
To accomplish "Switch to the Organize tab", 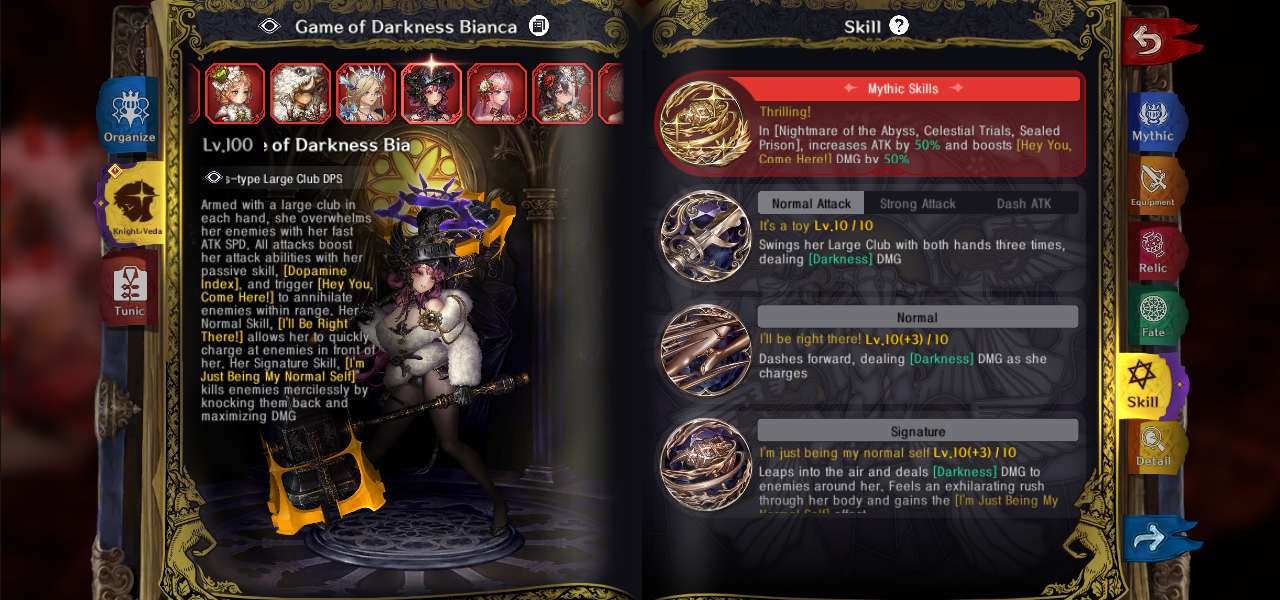I will 130,115.
